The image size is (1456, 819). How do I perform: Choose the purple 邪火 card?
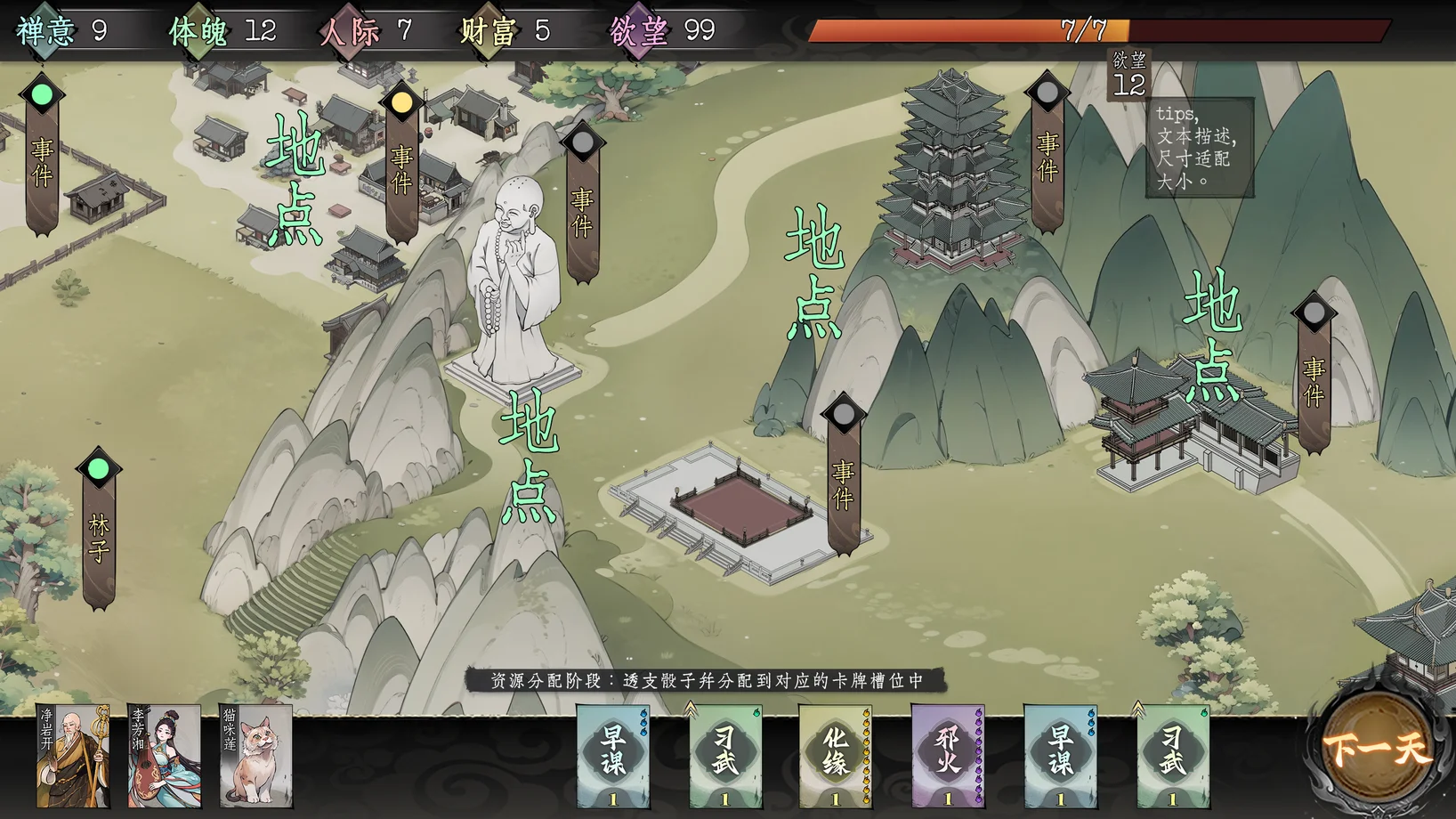(x=947, y=756)
